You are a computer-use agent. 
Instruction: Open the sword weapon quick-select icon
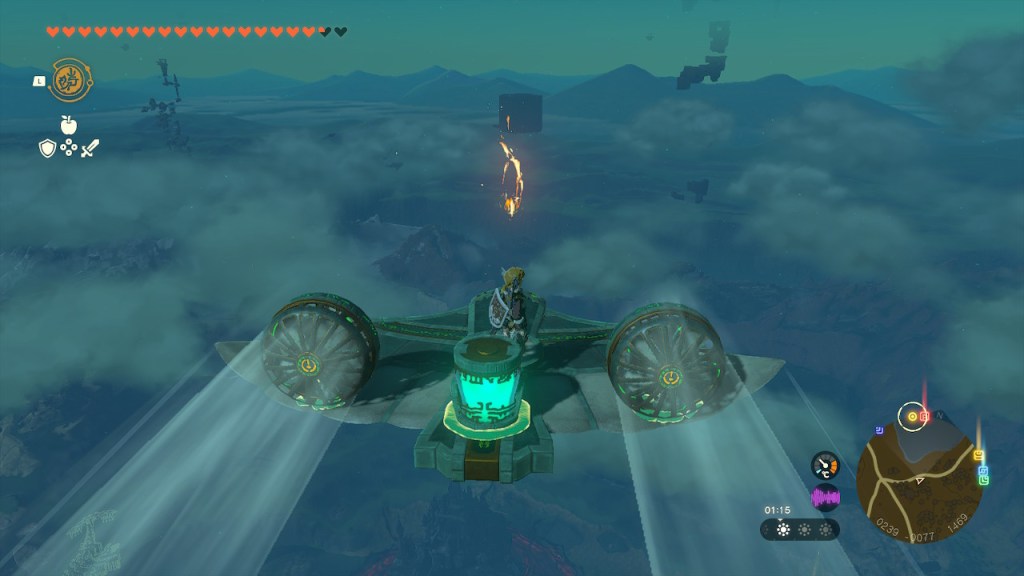point(90,148)
